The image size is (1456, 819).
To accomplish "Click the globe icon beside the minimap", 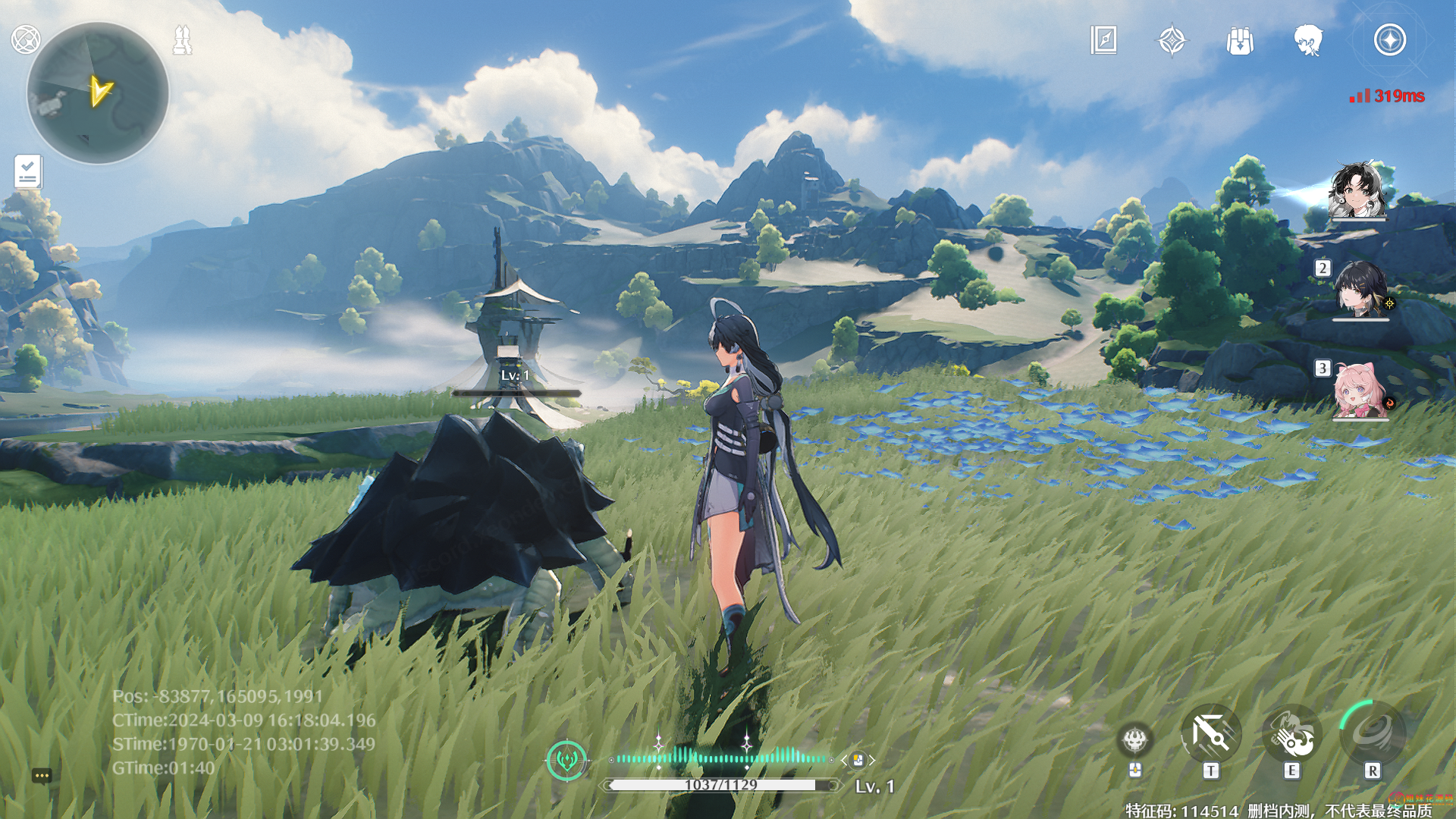I will (x=25, y=39).
